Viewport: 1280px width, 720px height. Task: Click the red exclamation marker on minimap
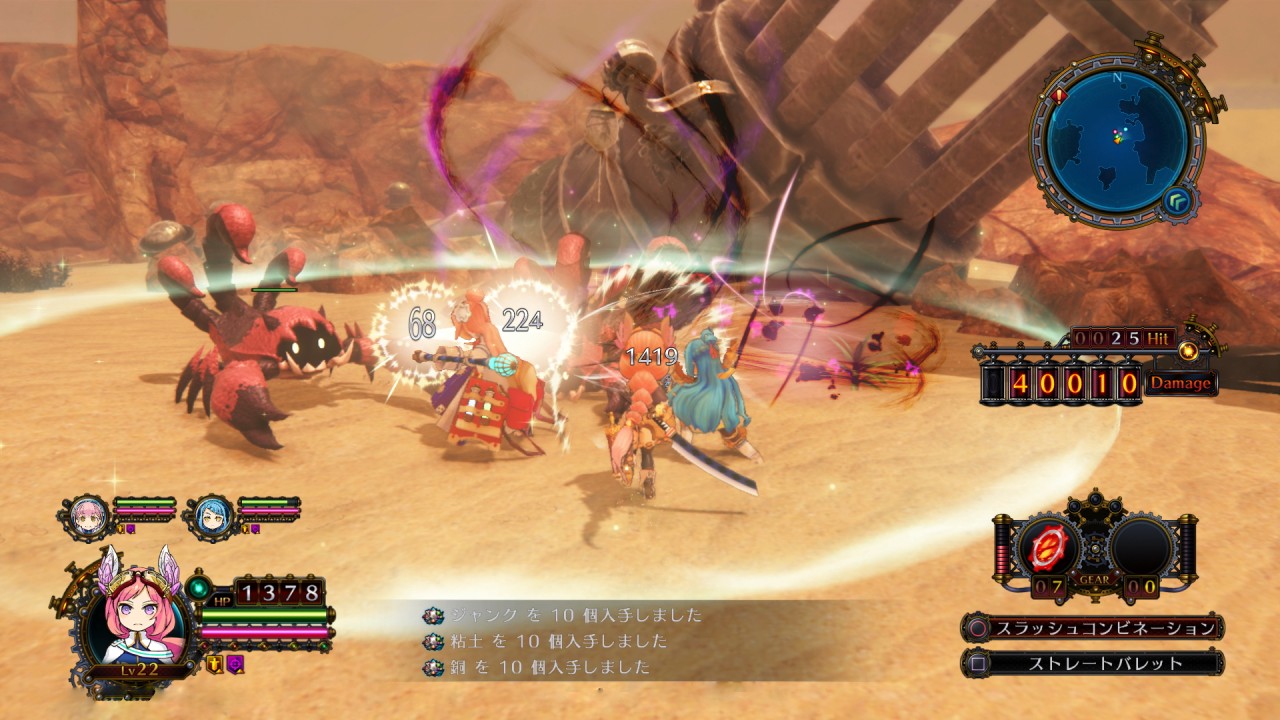[x=1060, y=97]
